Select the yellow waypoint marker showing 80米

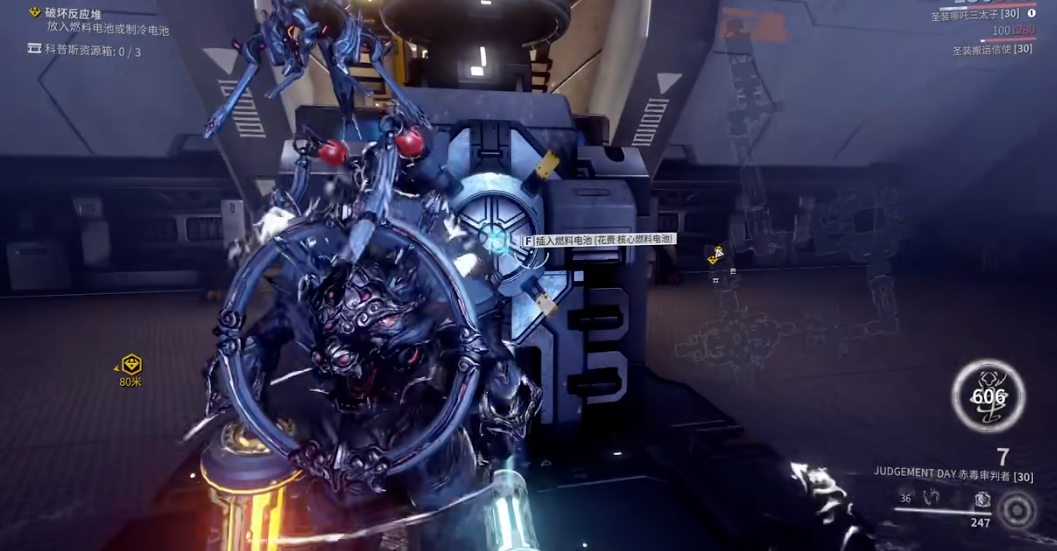pyautogui.click(x=131, y=365)
